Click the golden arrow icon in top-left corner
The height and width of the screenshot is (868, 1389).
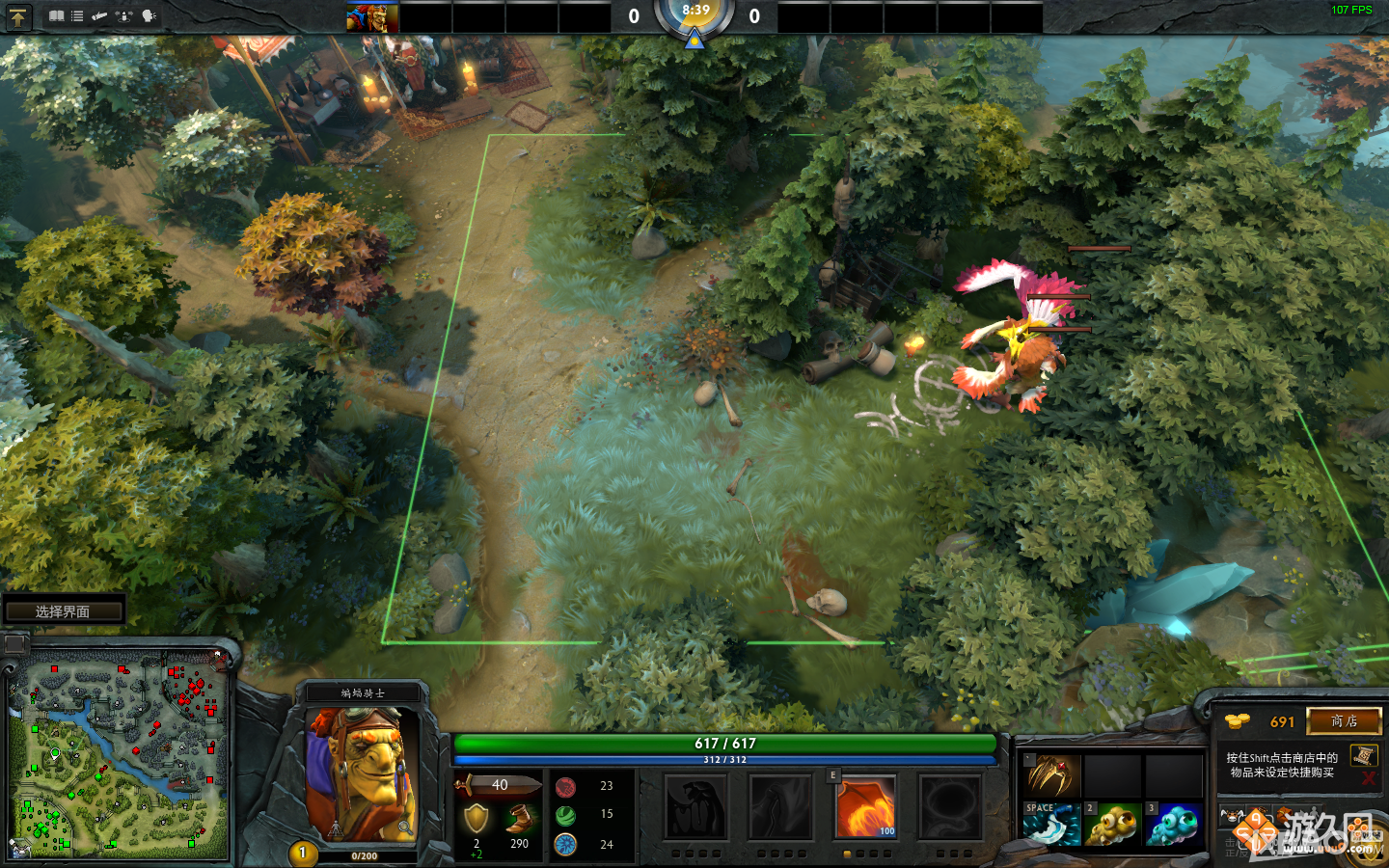tap(17, 16)
